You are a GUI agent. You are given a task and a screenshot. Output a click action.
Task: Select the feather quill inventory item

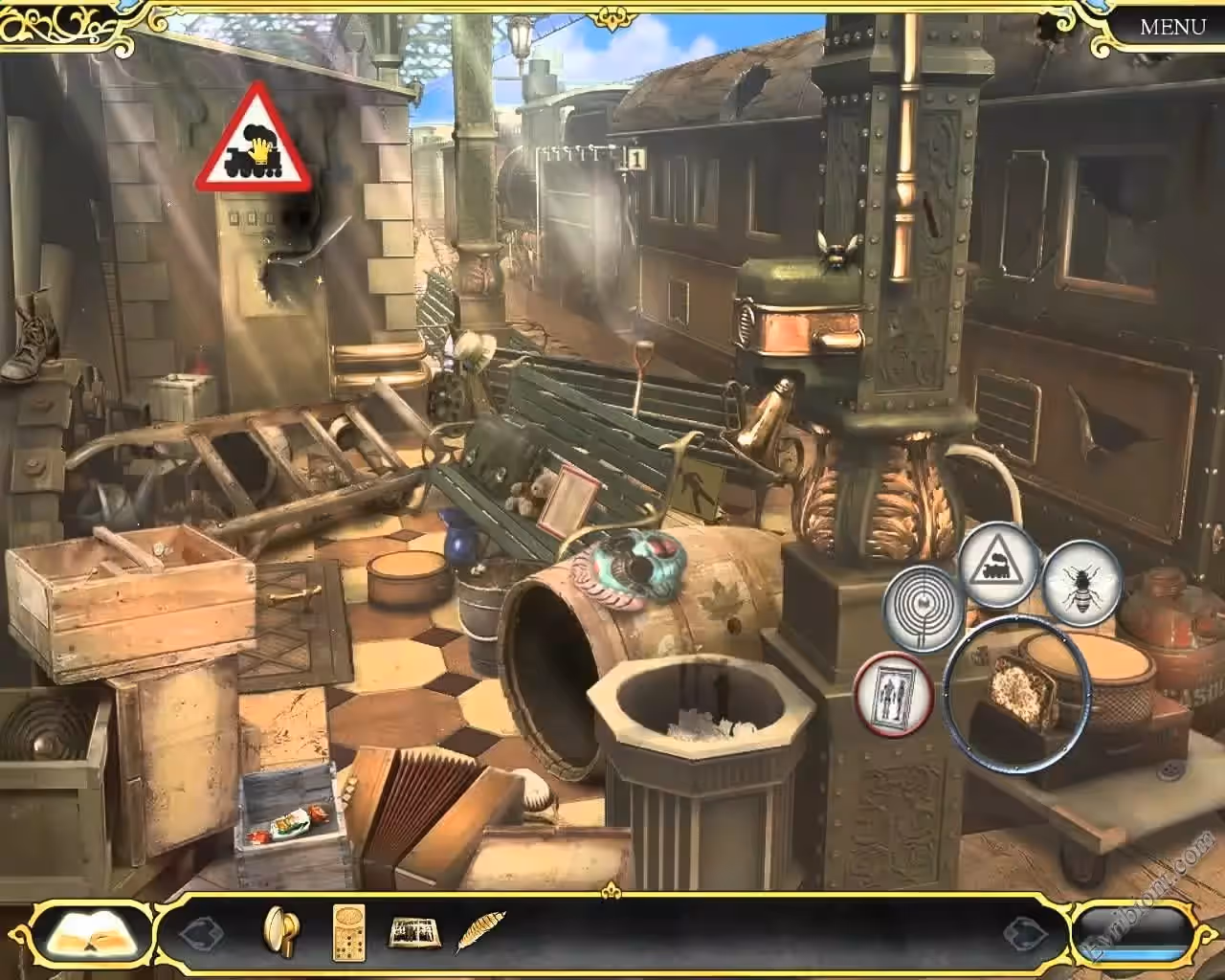[477, 931]
